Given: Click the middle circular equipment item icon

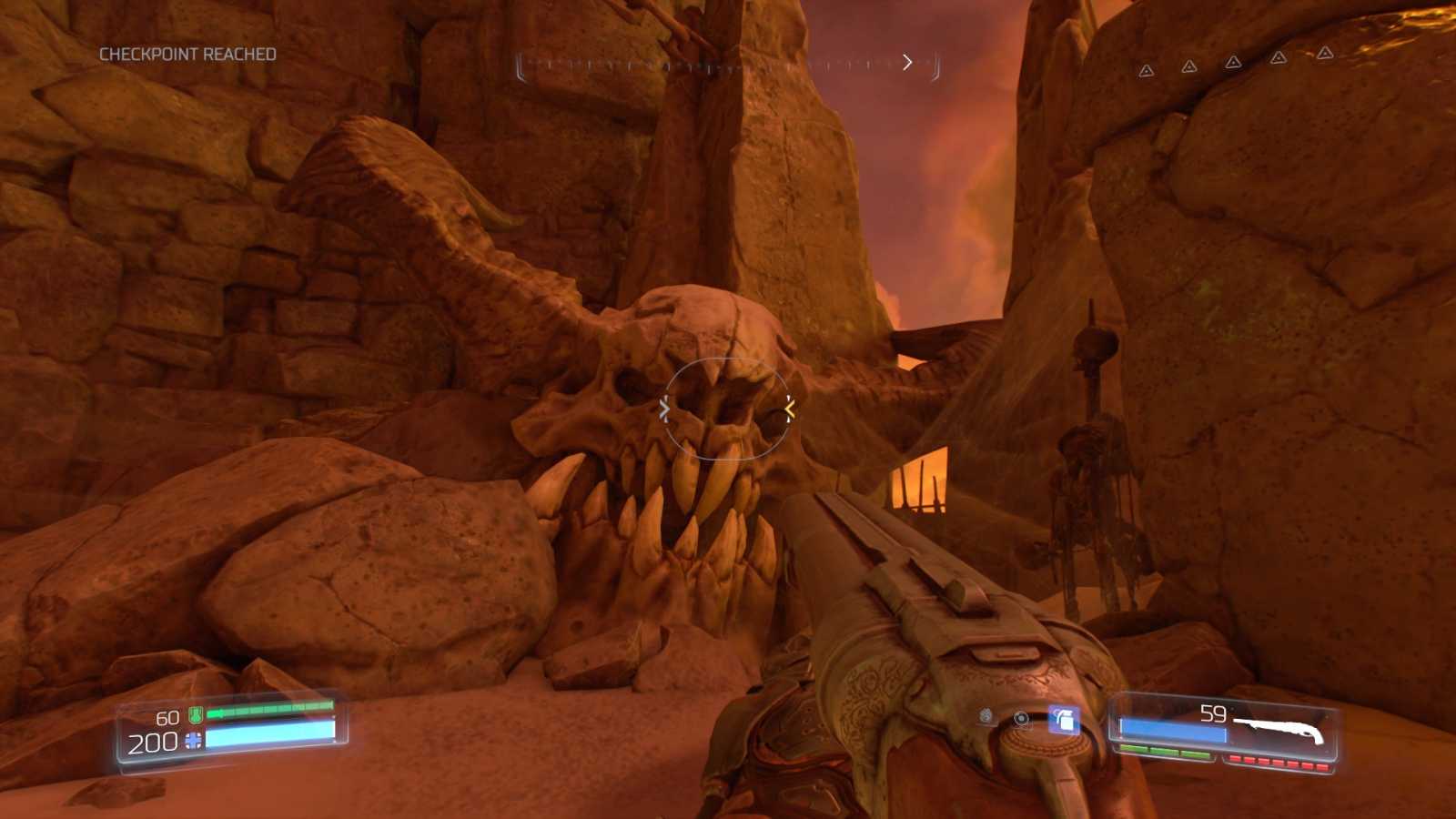Looking at the screenshot, I should [x=1021, y=718].
